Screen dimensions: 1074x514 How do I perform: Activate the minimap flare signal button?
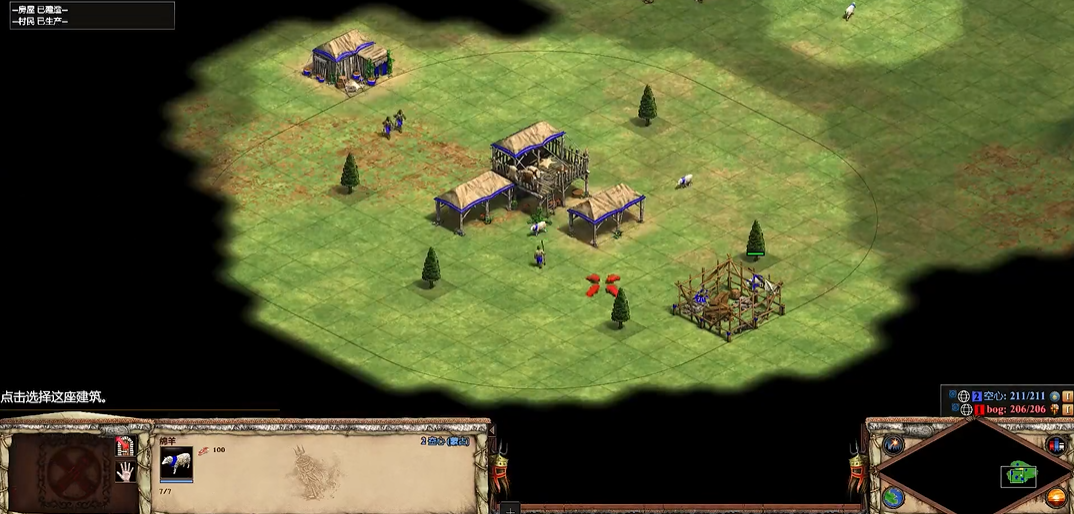(x=893, y=446)
